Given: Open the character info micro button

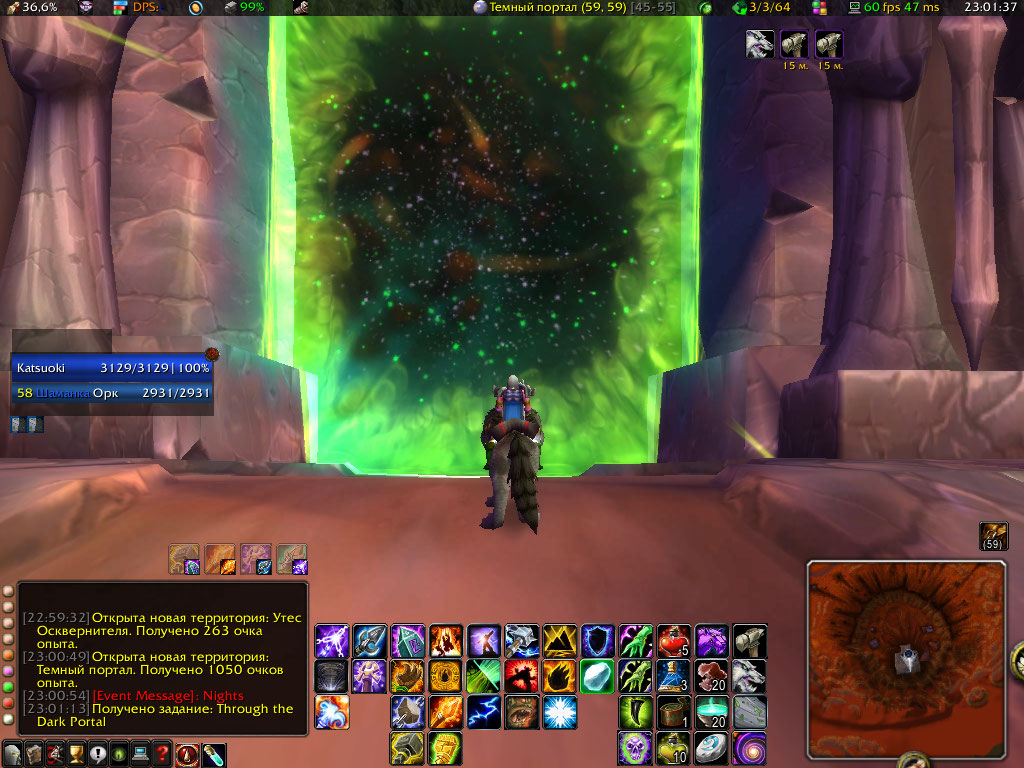Looking at the screenshot, I should tap(13, 754).
